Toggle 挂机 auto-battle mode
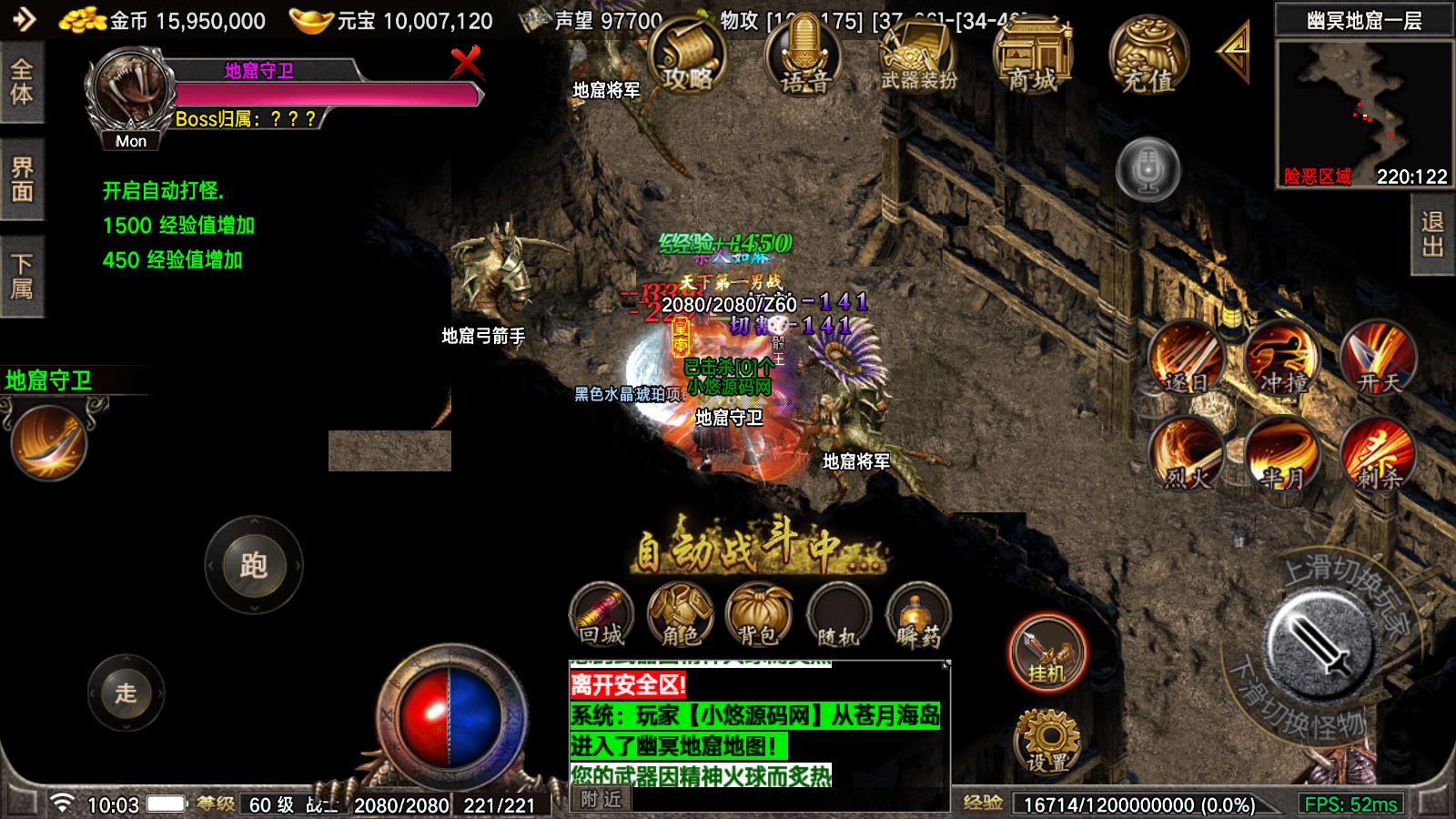 pos(1047,652)
